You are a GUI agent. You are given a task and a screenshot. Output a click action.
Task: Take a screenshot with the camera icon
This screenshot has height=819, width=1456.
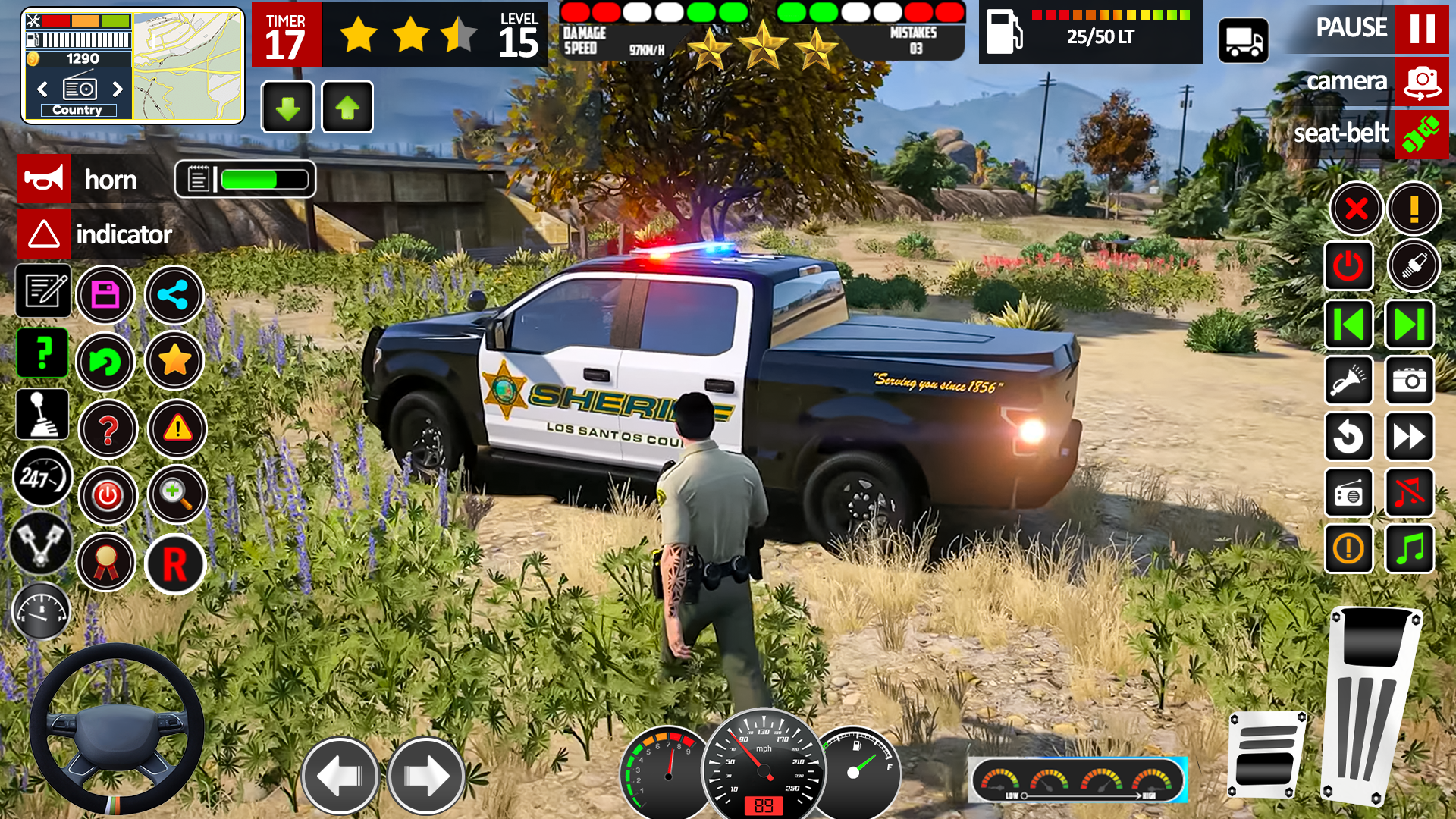[1409, 381]
